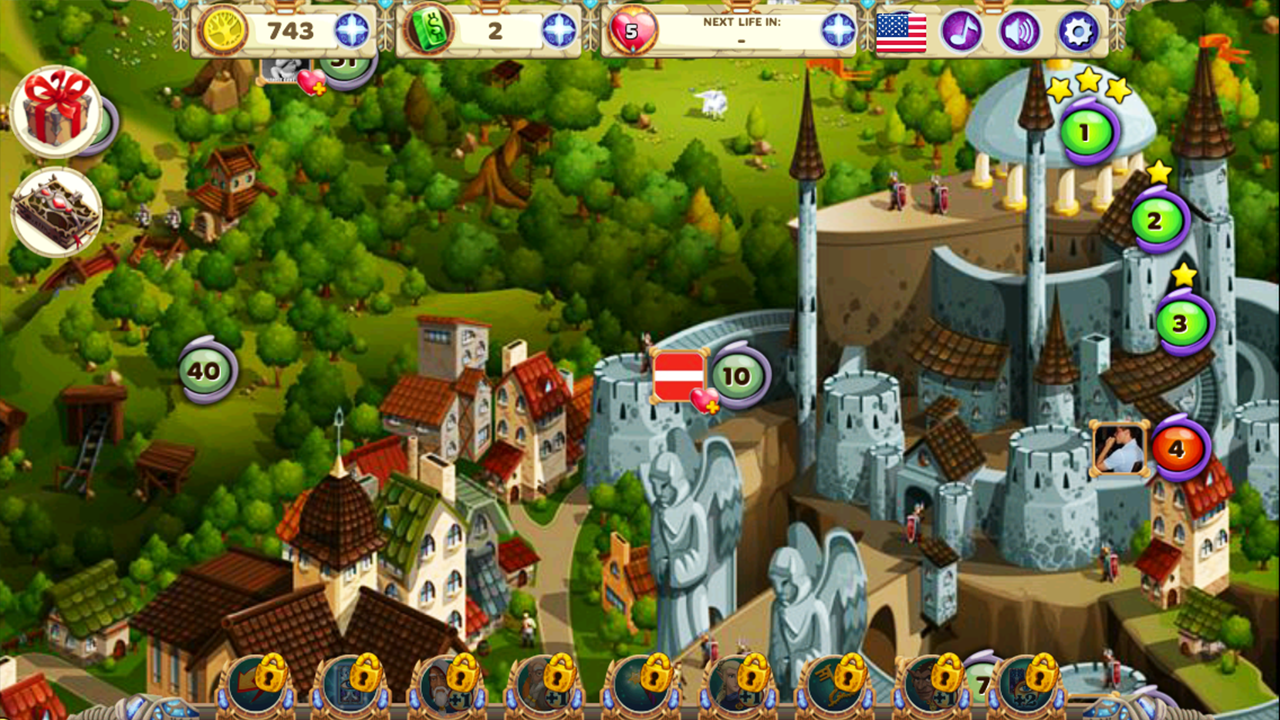Select level 2 on the castle path
Viewport: 1280px width, 720px height.
(x=1158, y=222)
